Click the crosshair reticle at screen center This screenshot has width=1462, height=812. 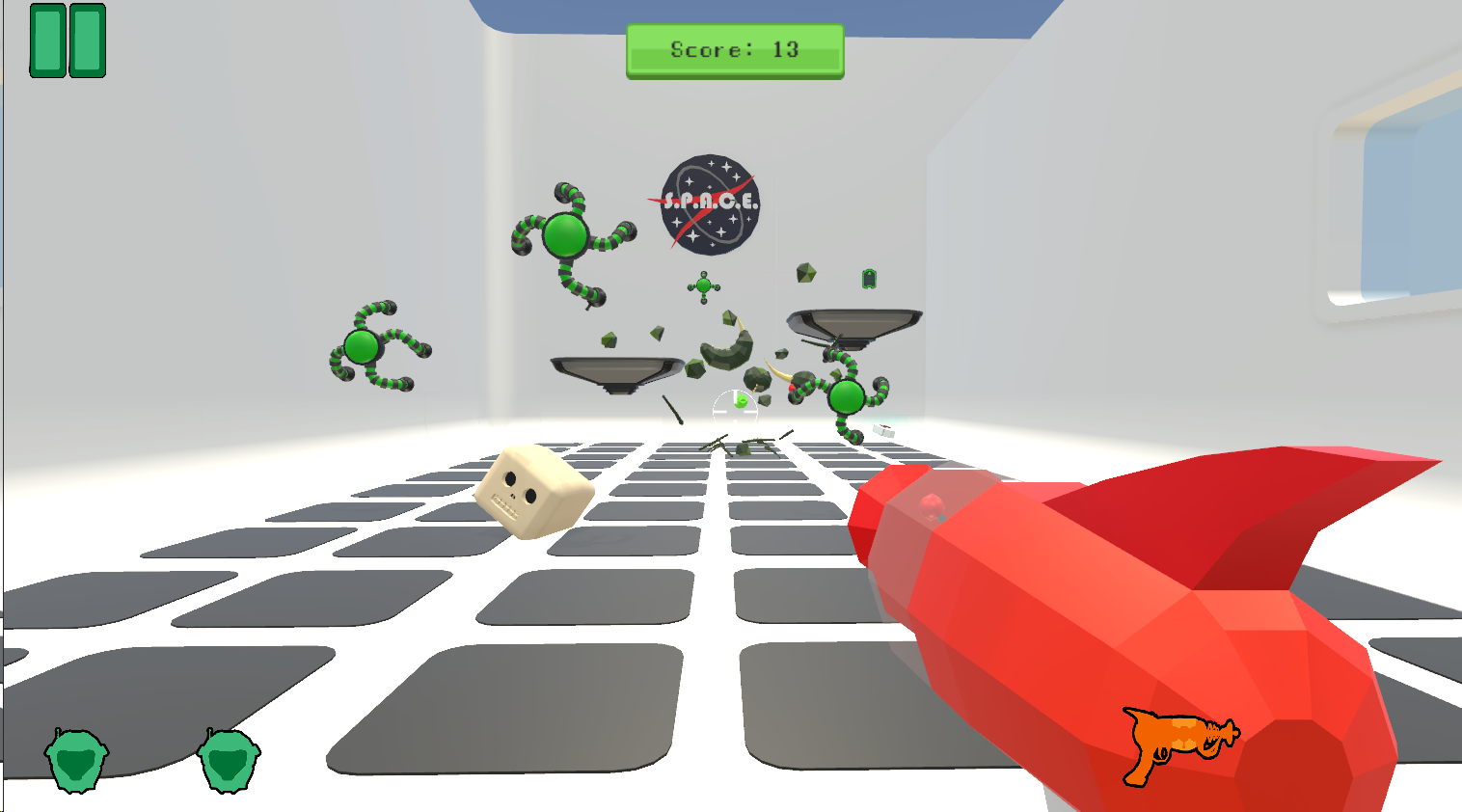click(x=735, y=406)
